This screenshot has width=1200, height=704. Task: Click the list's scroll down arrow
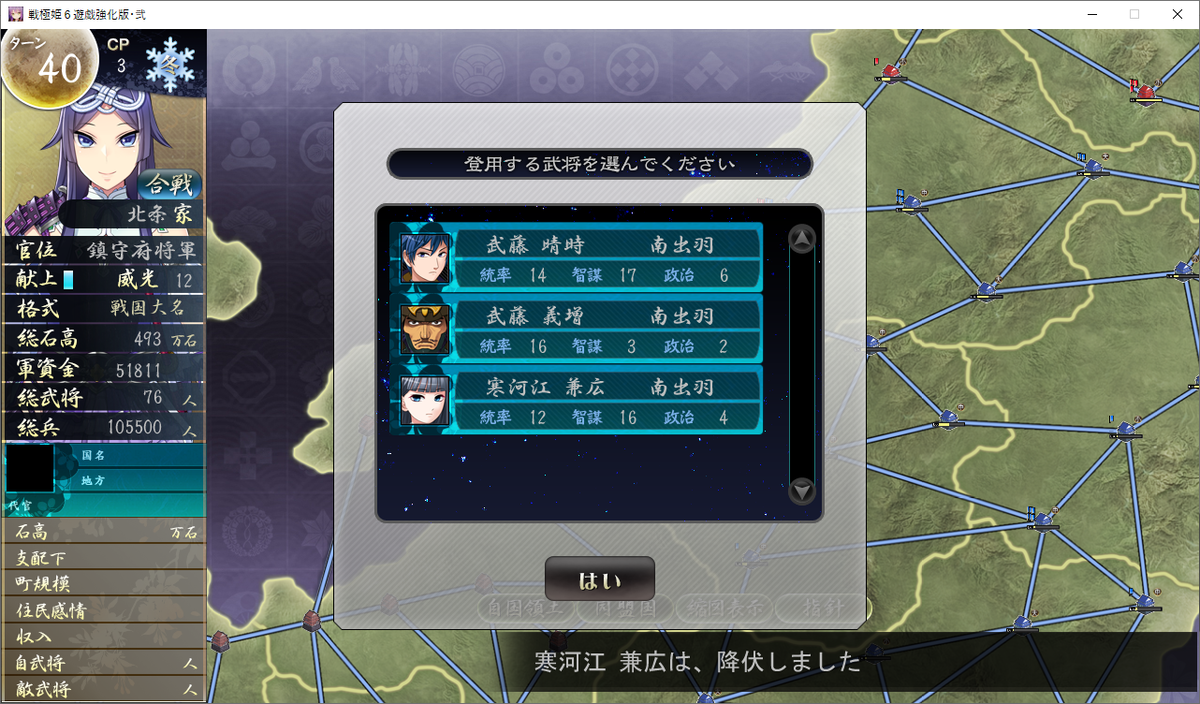pos(802,491)
